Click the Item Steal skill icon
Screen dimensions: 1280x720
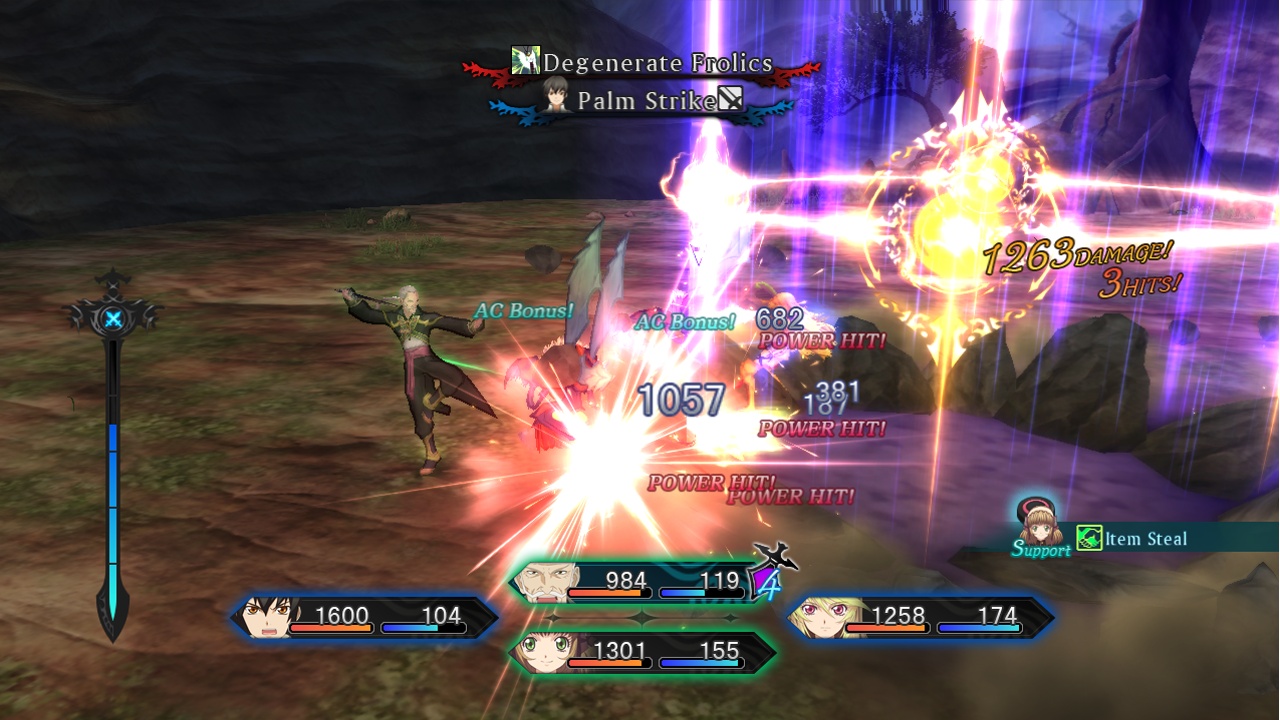pos(1089,538)
